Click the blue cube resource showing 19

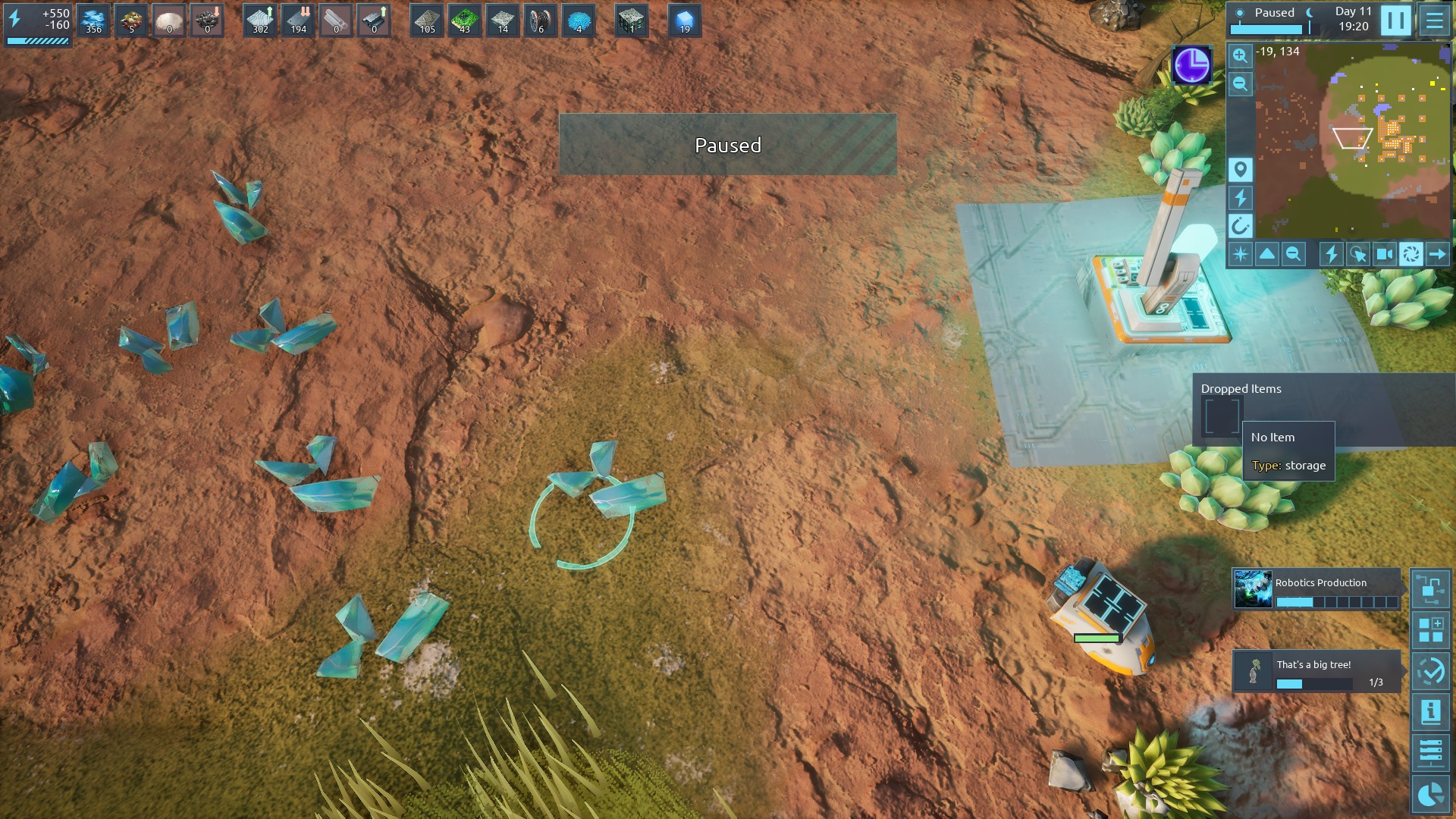684,21
